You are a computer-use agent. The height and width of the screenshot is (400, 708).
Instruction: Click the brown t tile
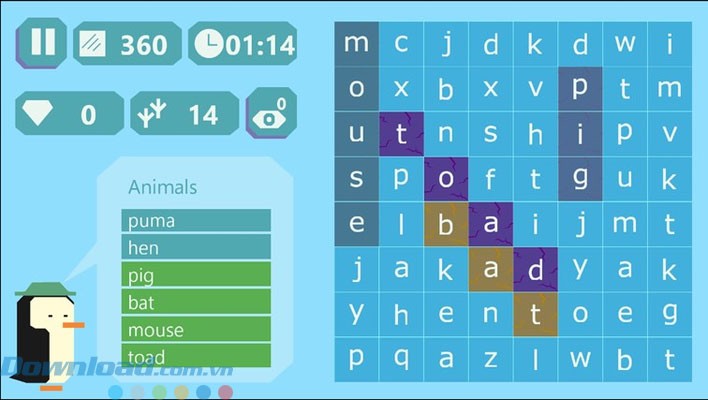pos(535,313)
